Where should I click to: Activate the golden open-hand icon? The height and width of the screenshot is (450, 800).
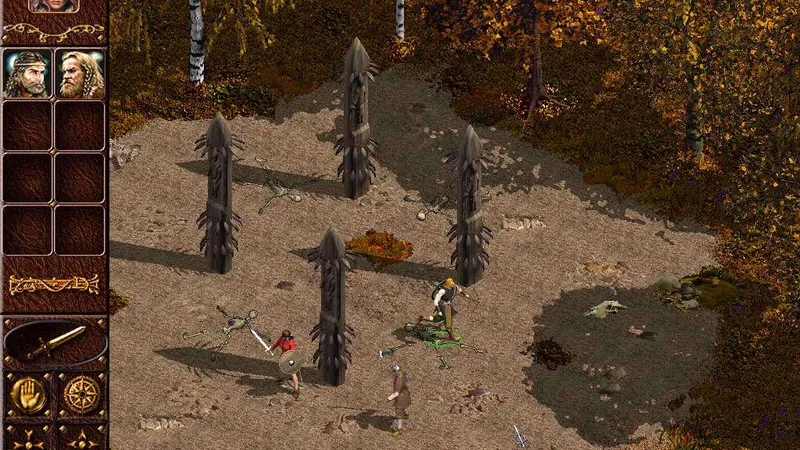[x=28, y=395]
